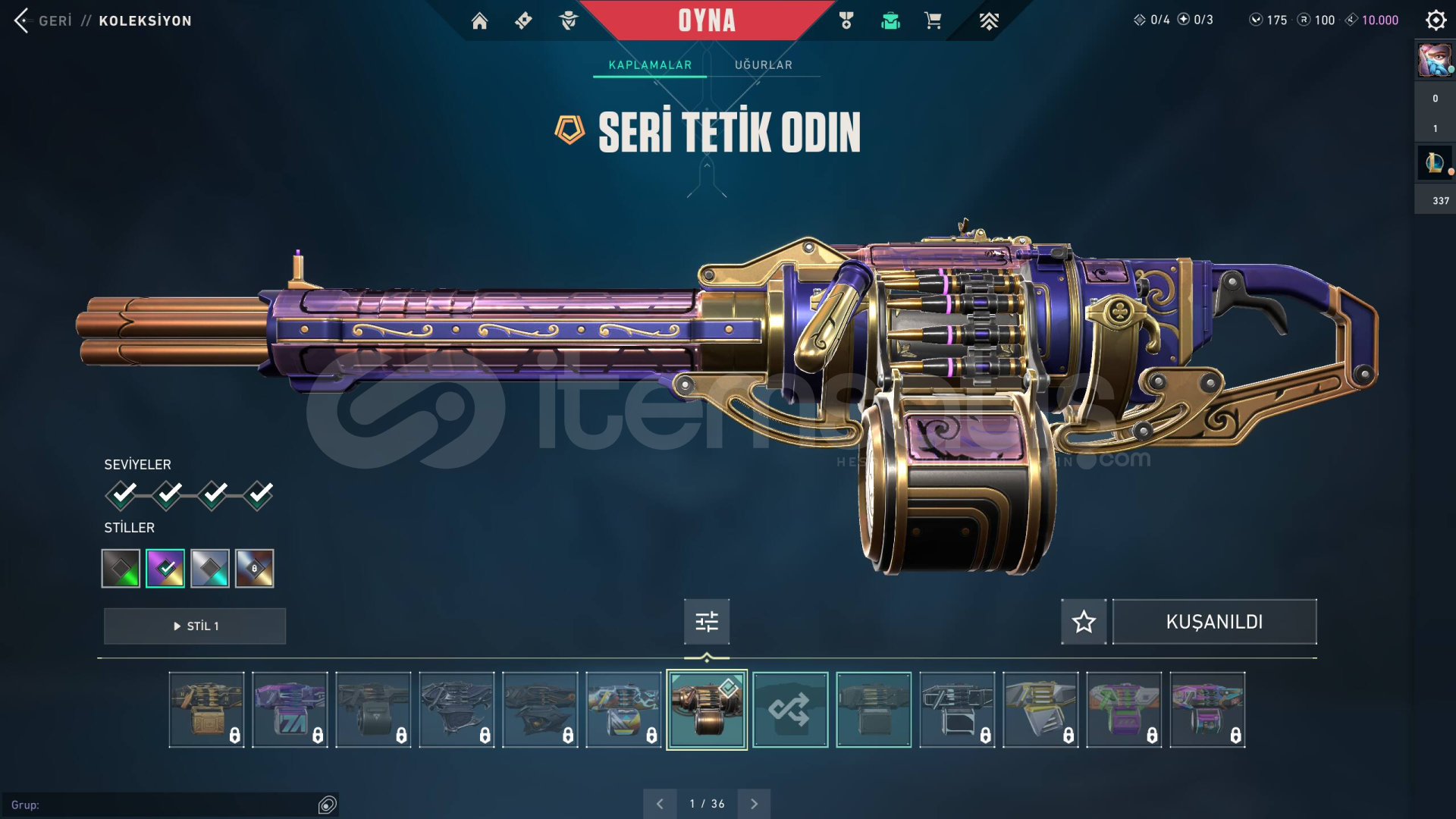Select the random shuffle skin tile

click(x=790, y=710)
